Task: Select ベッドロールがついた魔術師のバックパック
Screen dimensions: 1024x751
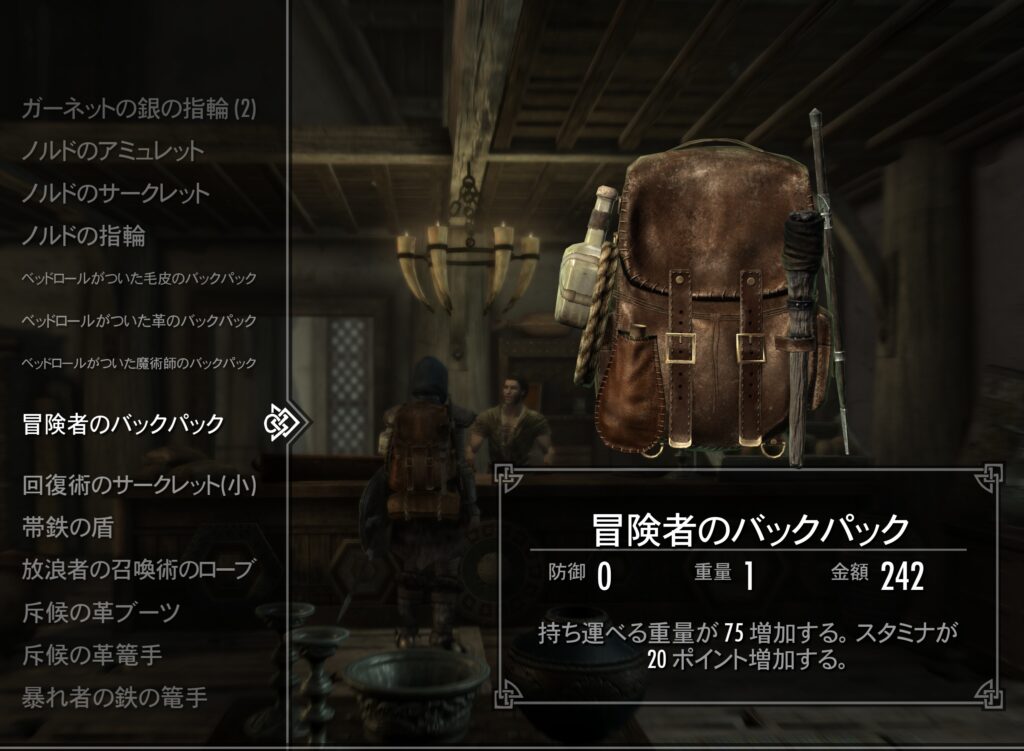Action: tap(139, 362)
